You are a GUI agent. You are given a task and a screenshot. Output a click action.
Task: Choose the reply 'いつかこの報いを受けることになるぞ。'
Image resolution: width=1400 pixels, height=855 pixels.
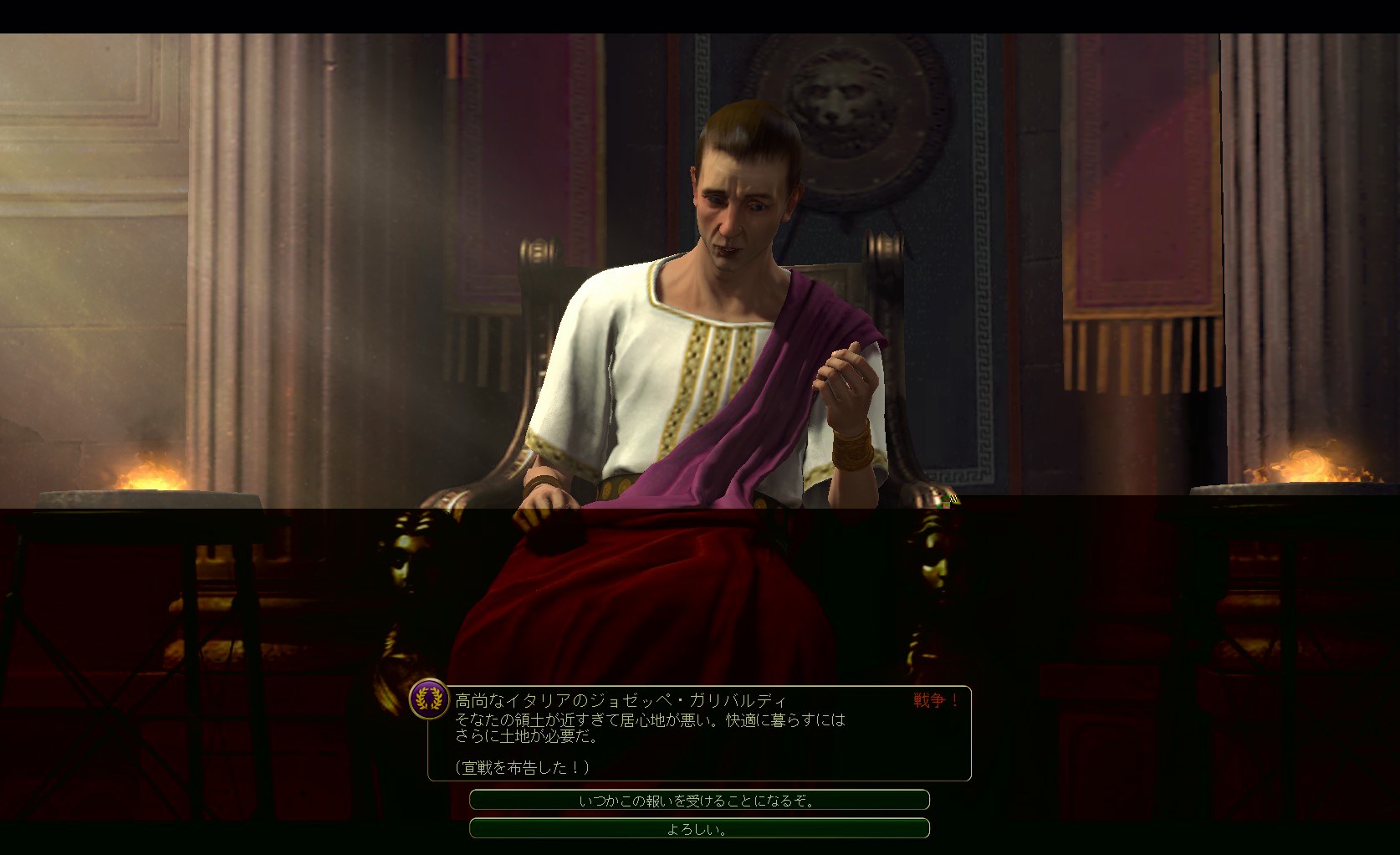(x=699, y=801)
